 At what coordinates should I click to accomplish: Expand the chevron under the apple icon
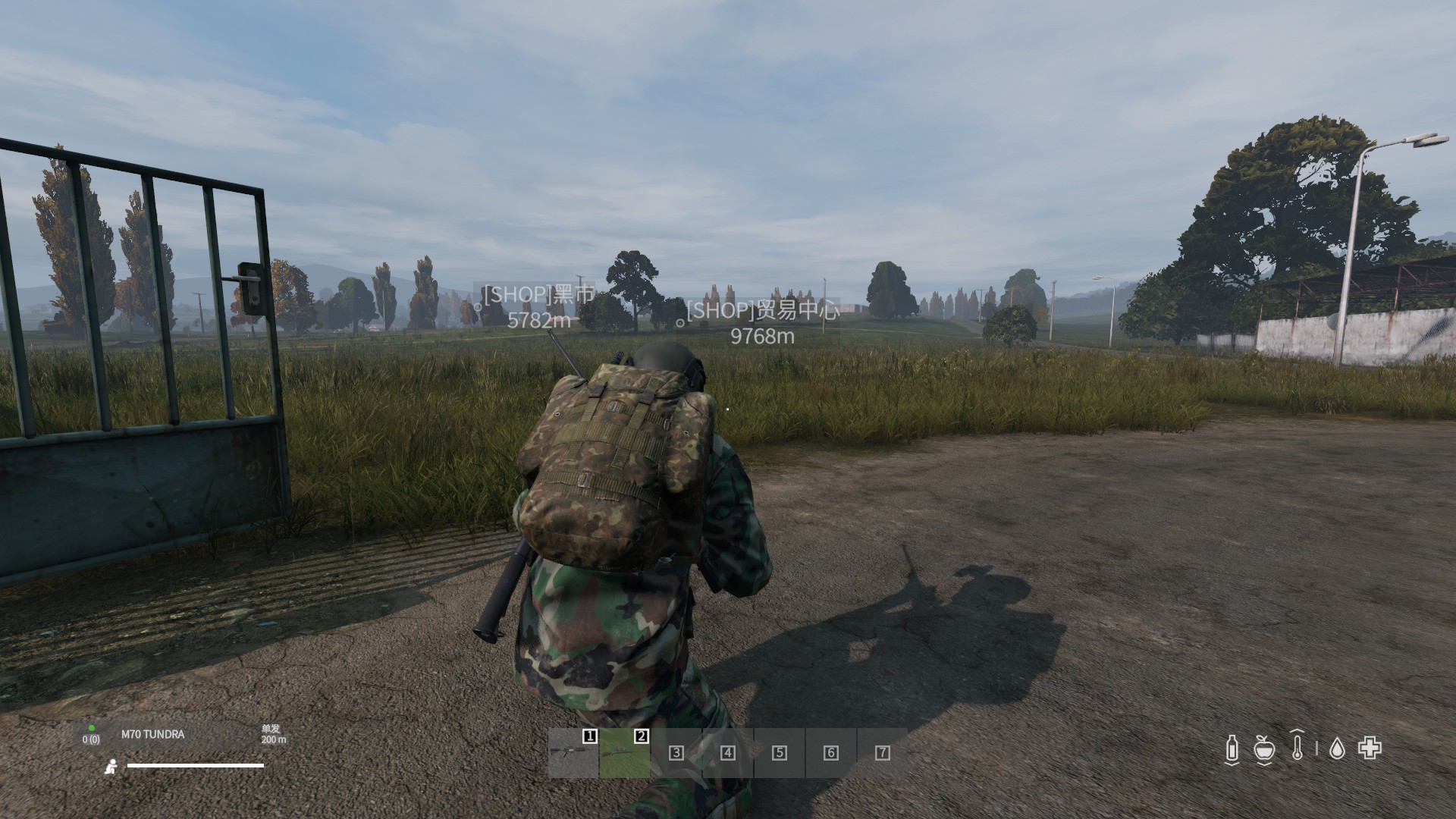click(1264, 764)
